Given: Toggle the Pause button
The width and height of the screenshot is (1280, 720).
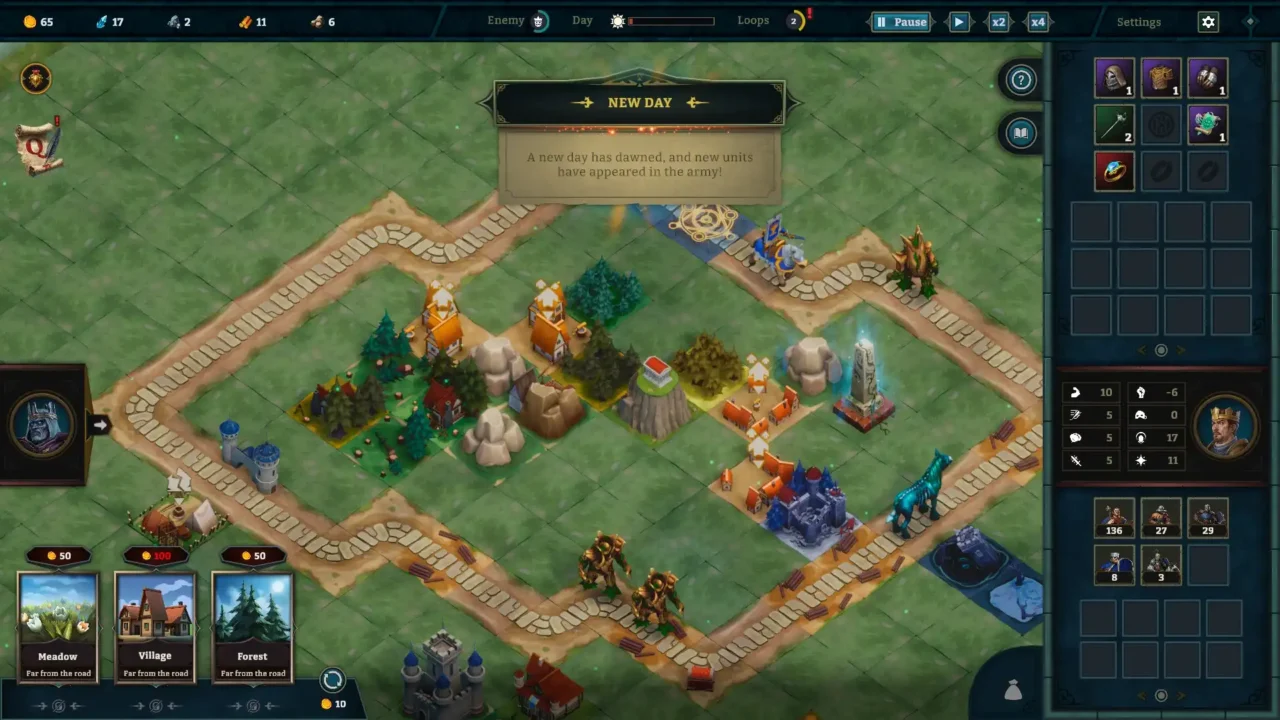Looking at the screenshot, I should coord(900,21).
